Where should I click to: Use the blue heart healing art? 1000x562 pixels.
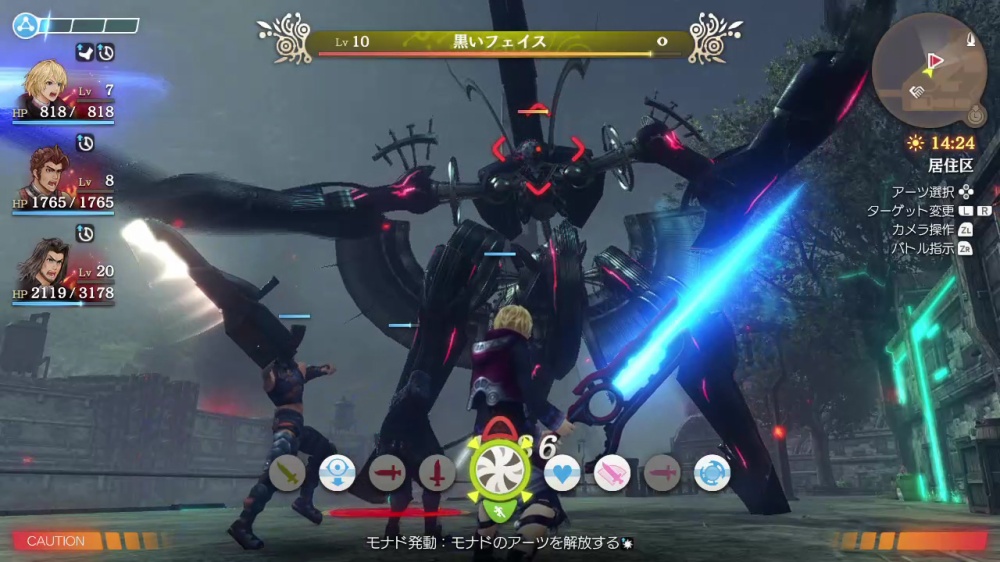coord(562,472)
